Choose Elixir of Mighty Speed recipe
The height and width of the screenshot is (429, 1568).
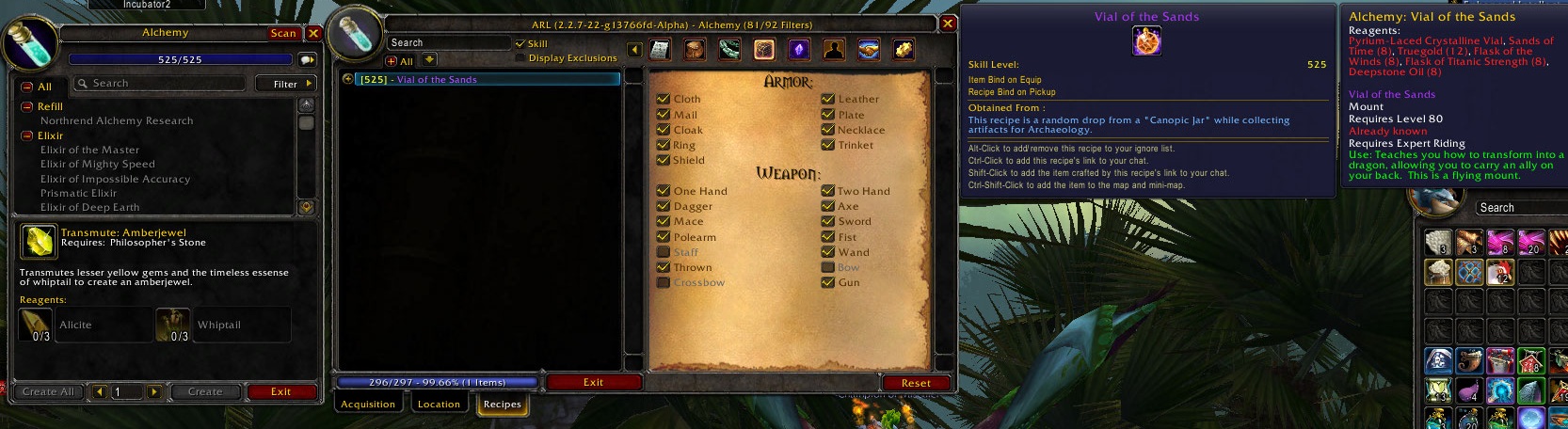(x=97, y=164)
